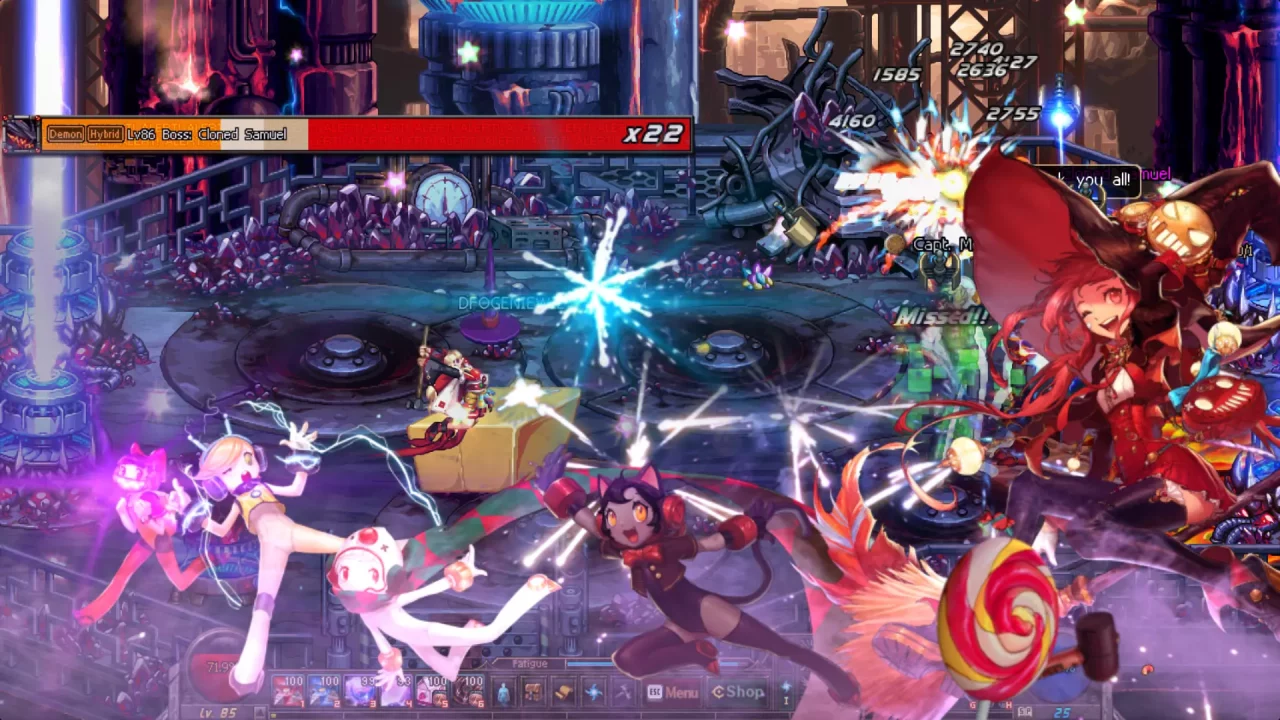Open the Shop
The height and width of the screenshot is (720, 1280).
pos(738,691)
